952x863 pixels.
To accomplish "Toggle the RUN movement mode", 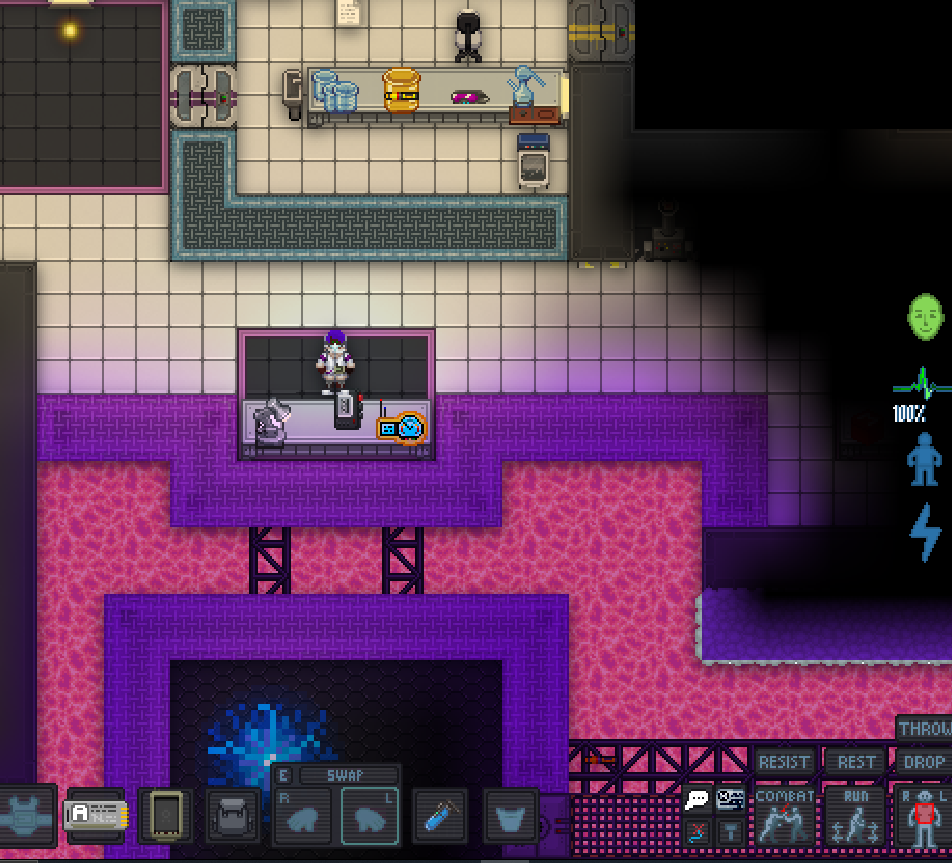I will coord(855,816).
